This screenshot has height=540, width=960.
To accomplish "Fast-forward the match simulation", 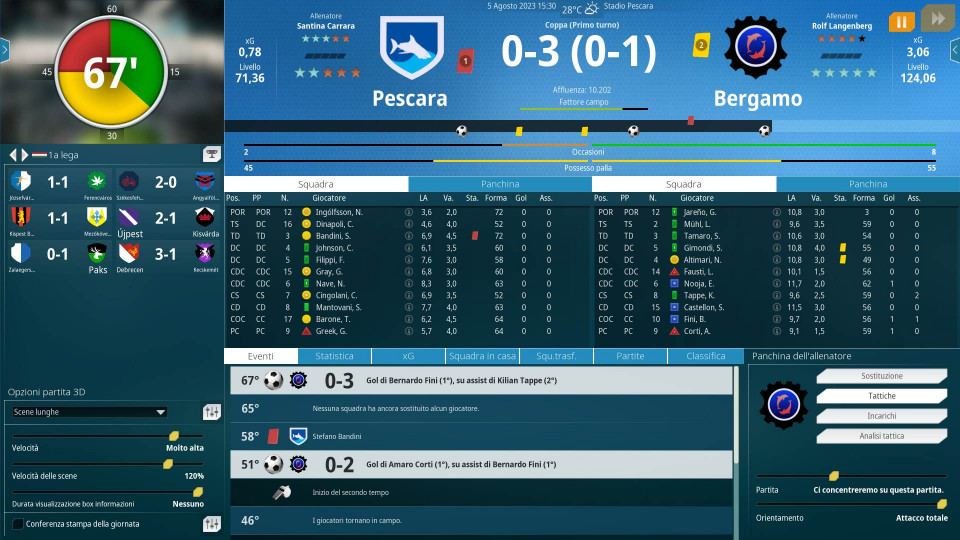I will pyautogui.click(x=936, y=21).
